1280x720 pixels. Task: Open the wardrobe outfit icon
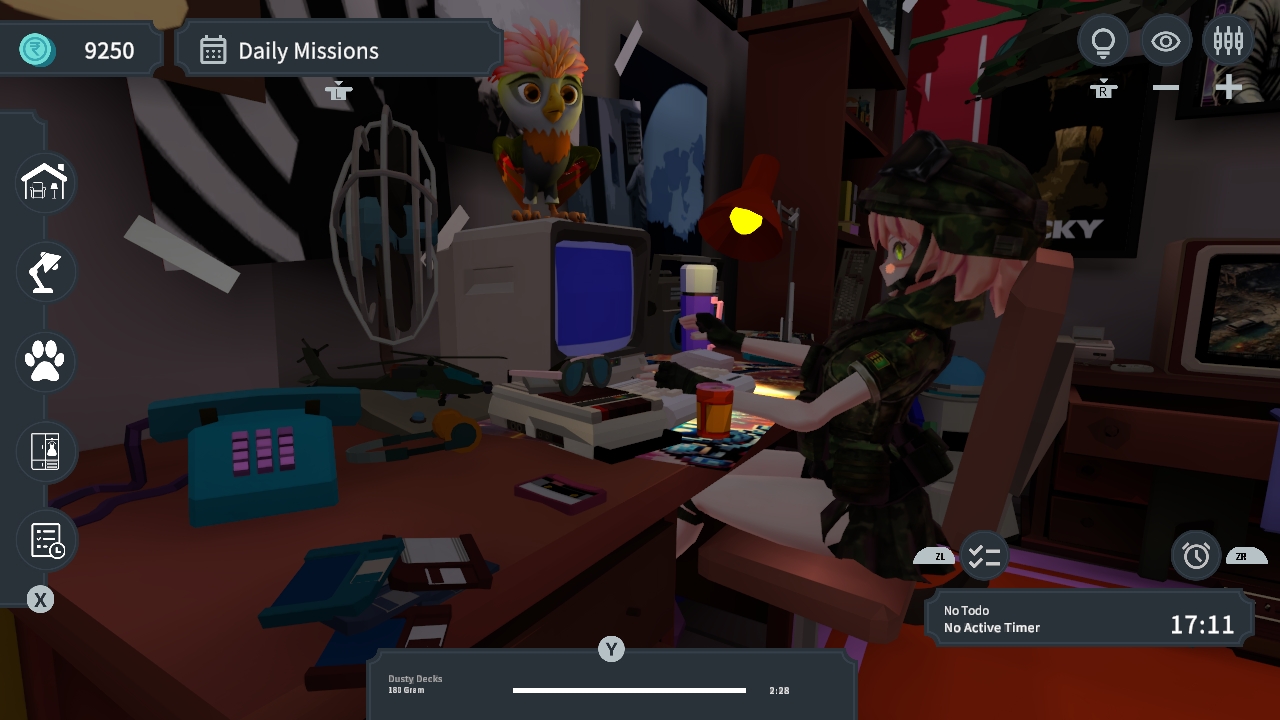pyautogui.click(x=44, y=452)
